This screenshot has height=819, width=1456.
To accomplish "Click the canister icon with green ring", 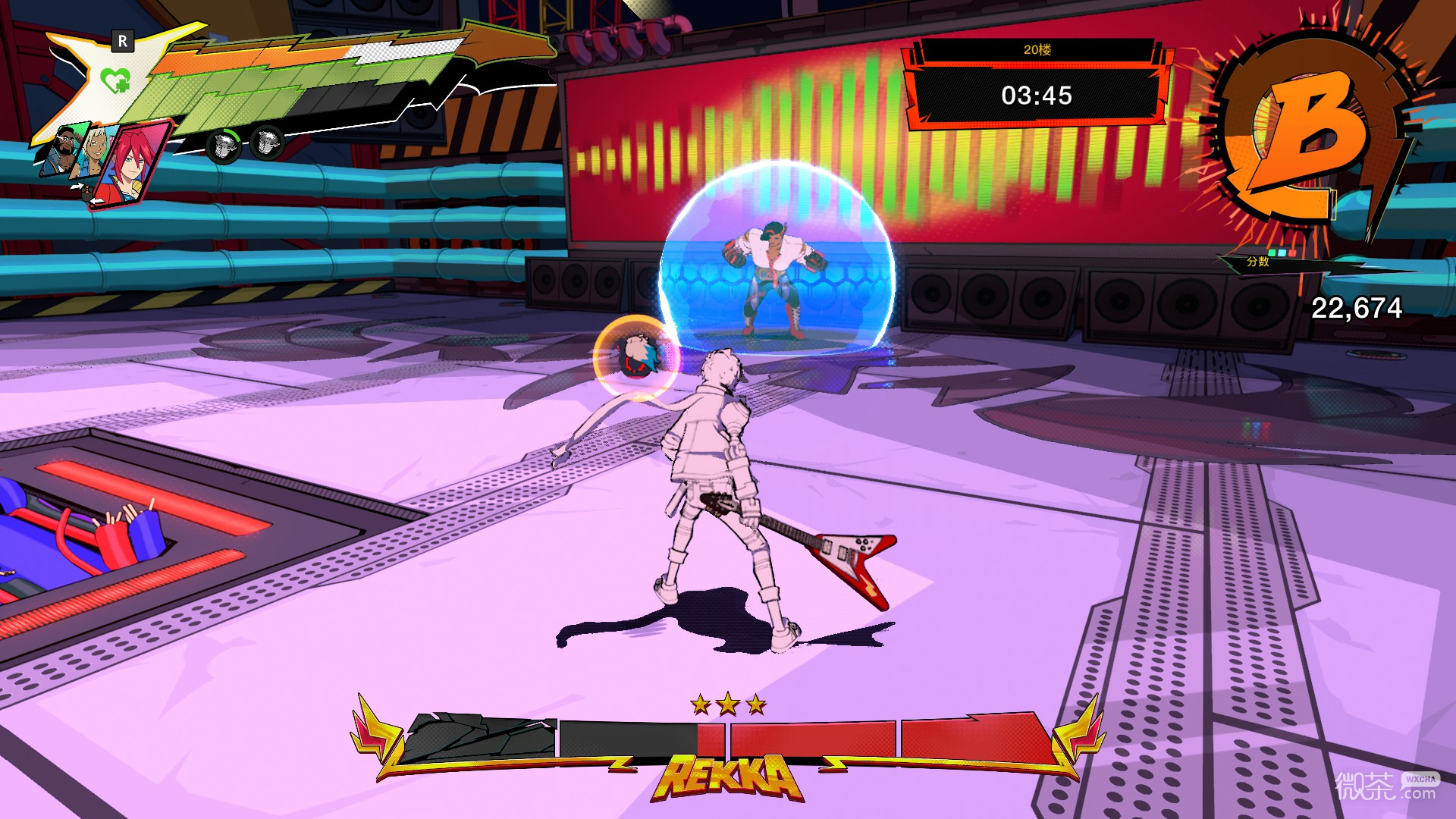I will tap(224, 144).
